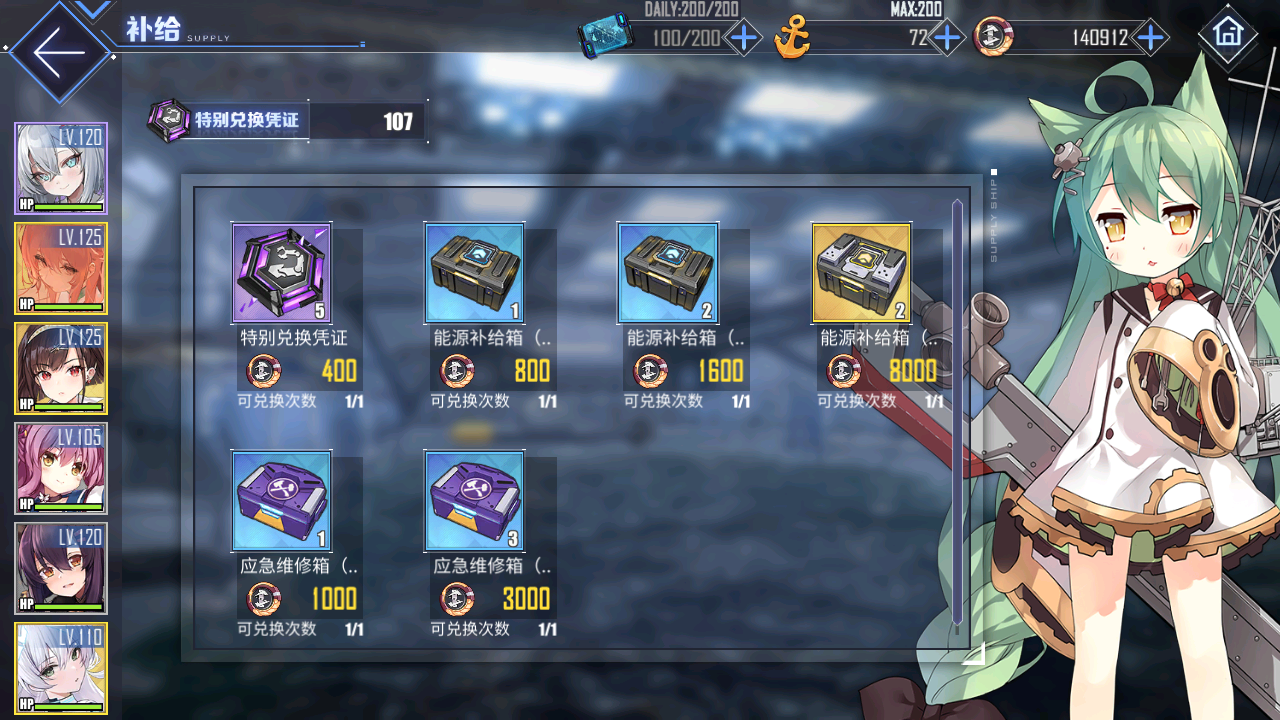The height and width of the screenshot is (720, 1280).
Task: Add more energy with the plus button
Action: (x=743, y=39)
